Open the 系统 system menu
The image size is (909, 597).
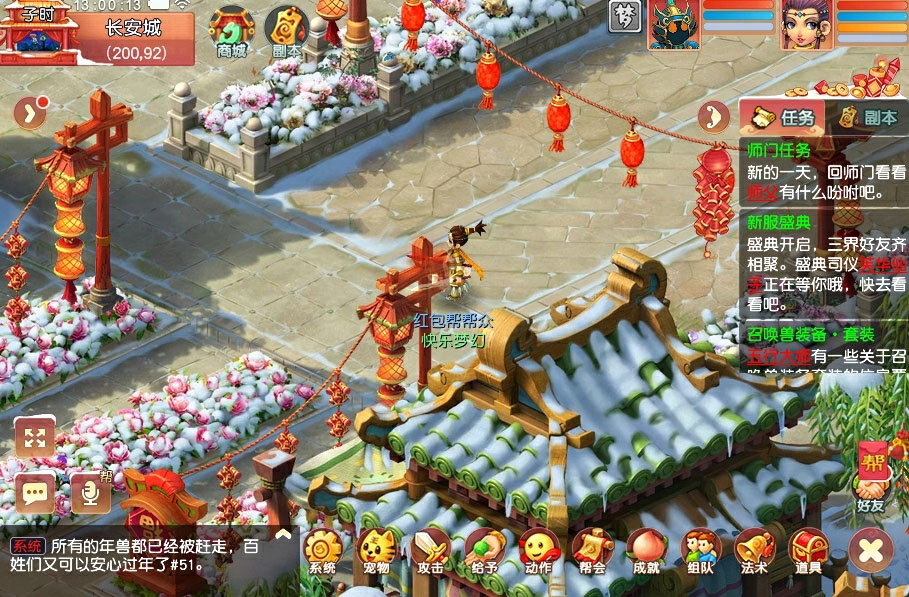322,551
